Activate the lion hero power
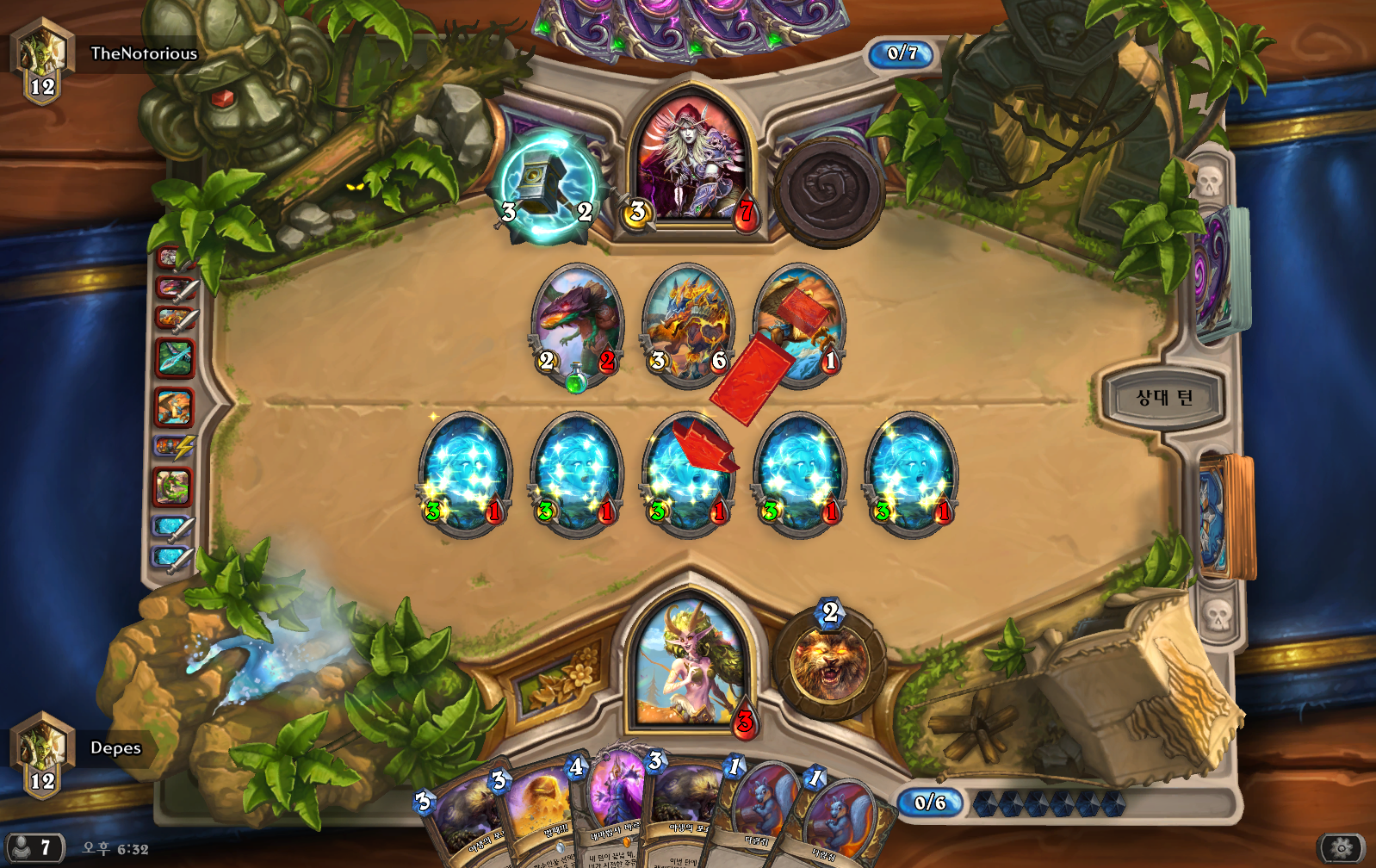1376x868 pixels. 829,666
